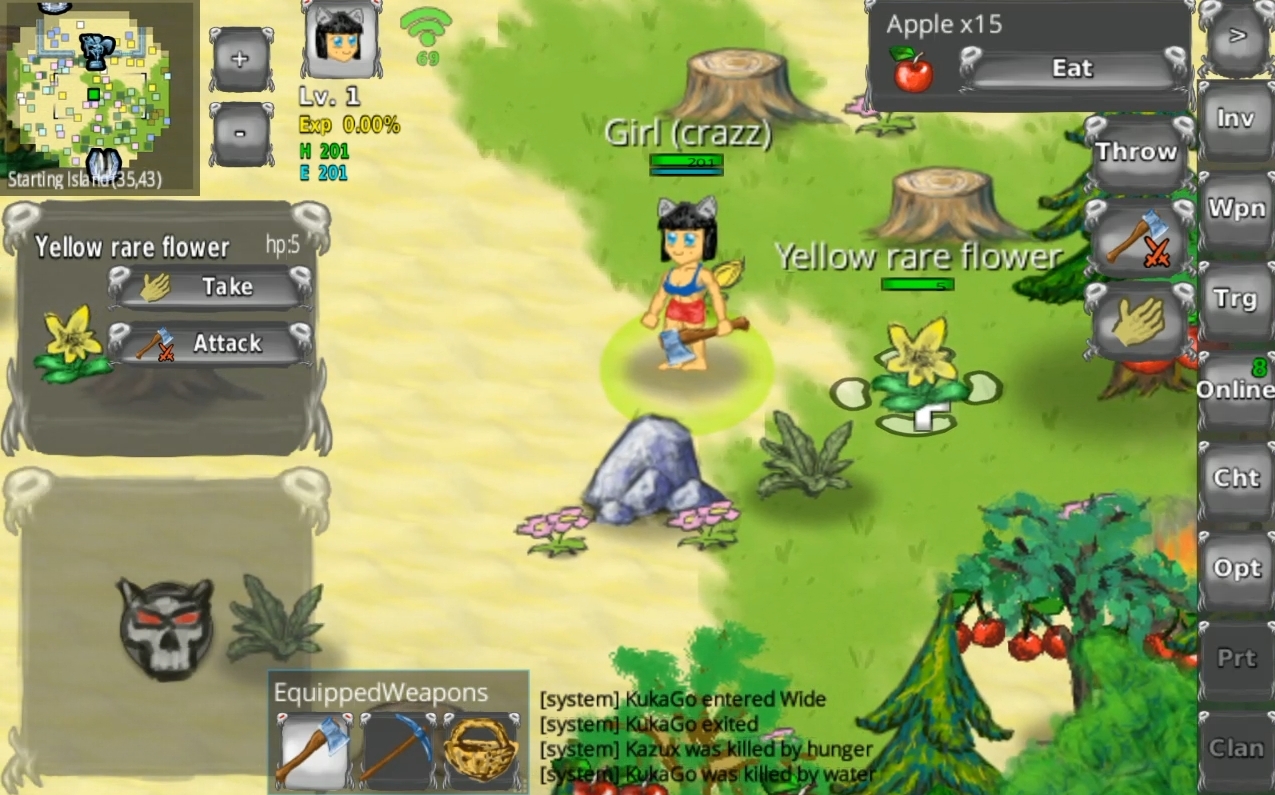The height and width of the screenshot is (795, 1275).
Task: Select the equipped pickaxe slot
Action: click(399, 751)
